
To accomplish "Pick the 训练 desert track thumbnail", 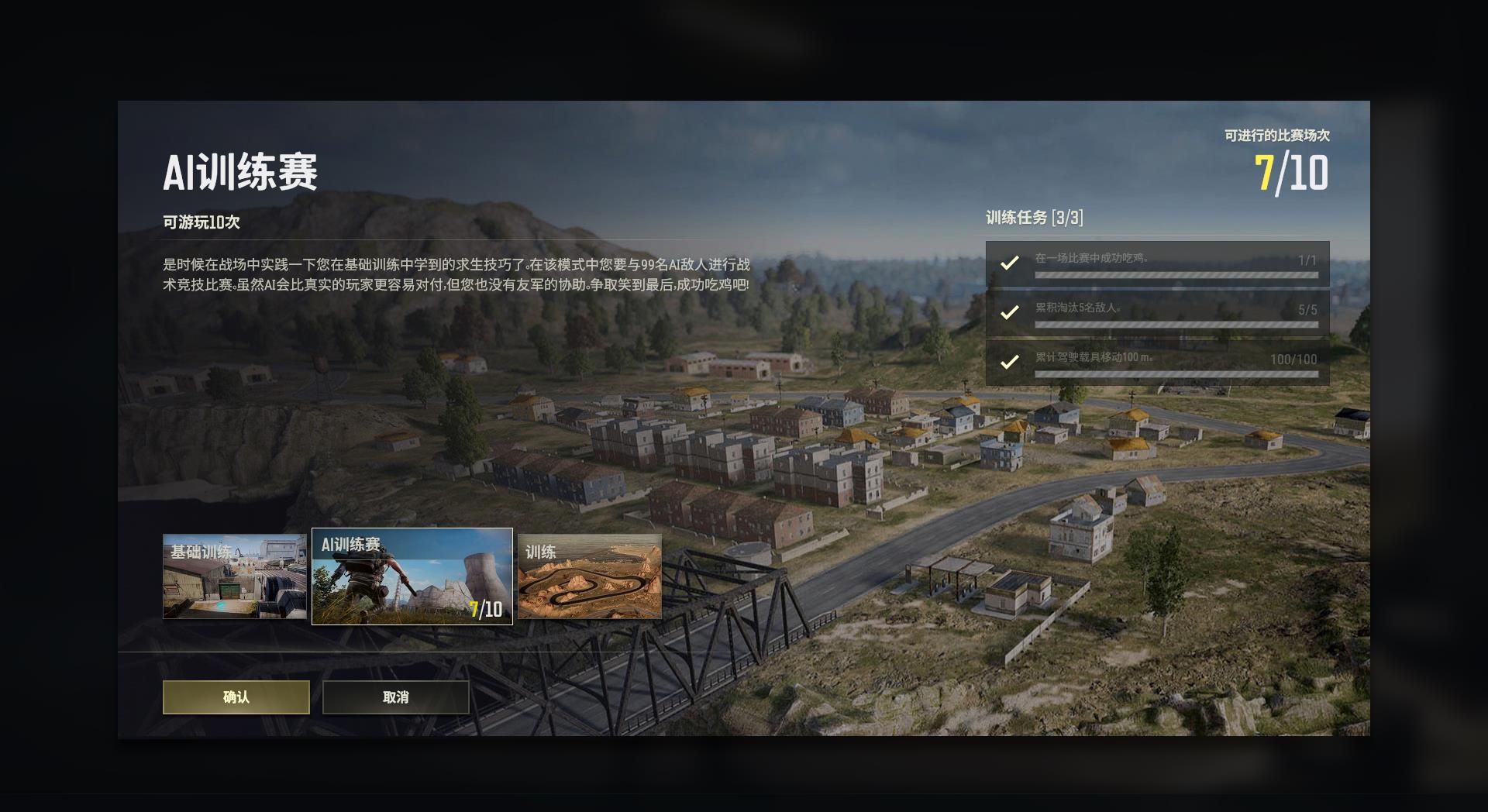I will coord(590,576).
